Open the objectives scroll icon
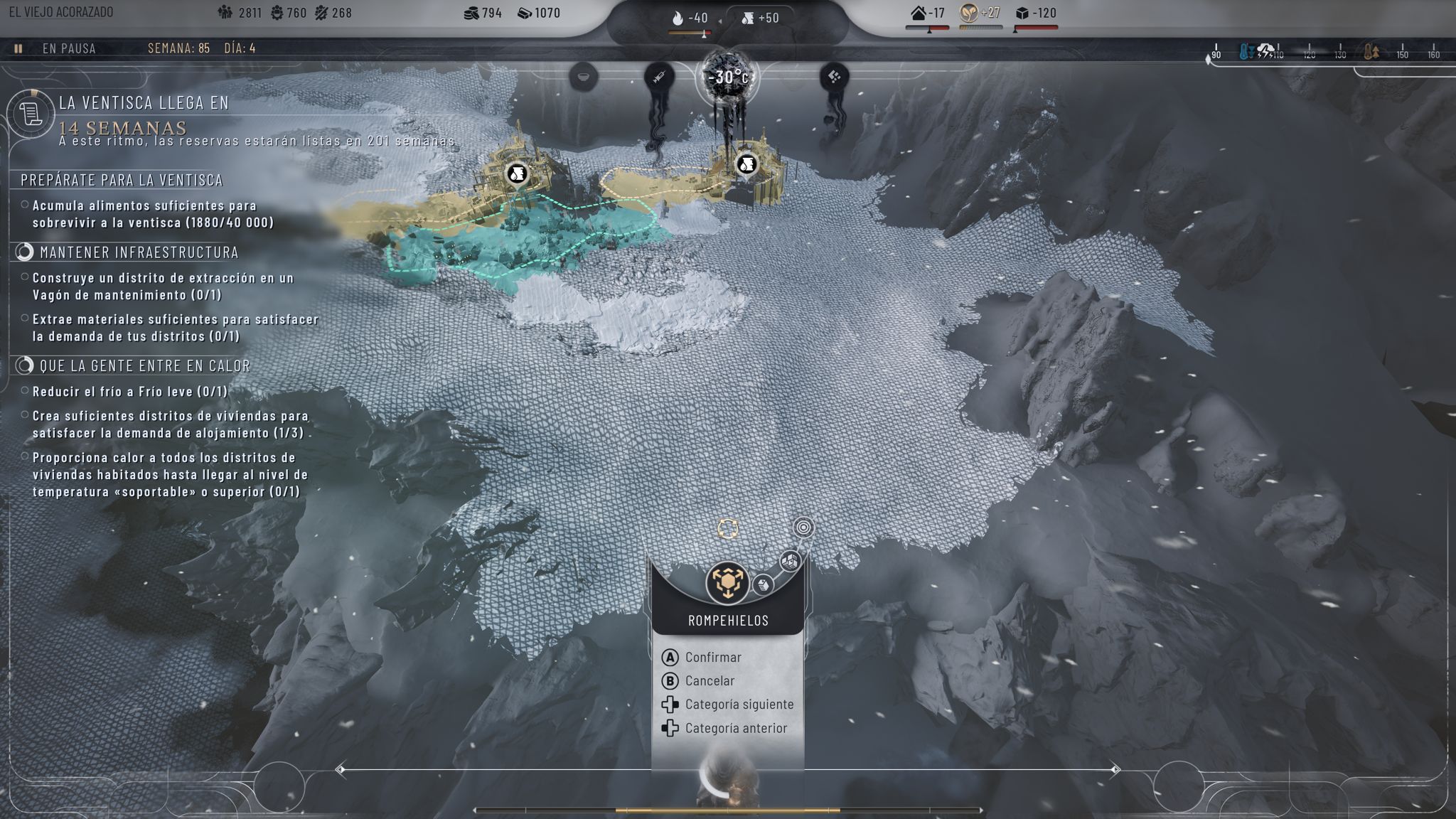1456x819 pixels. [x=31, y=113]
